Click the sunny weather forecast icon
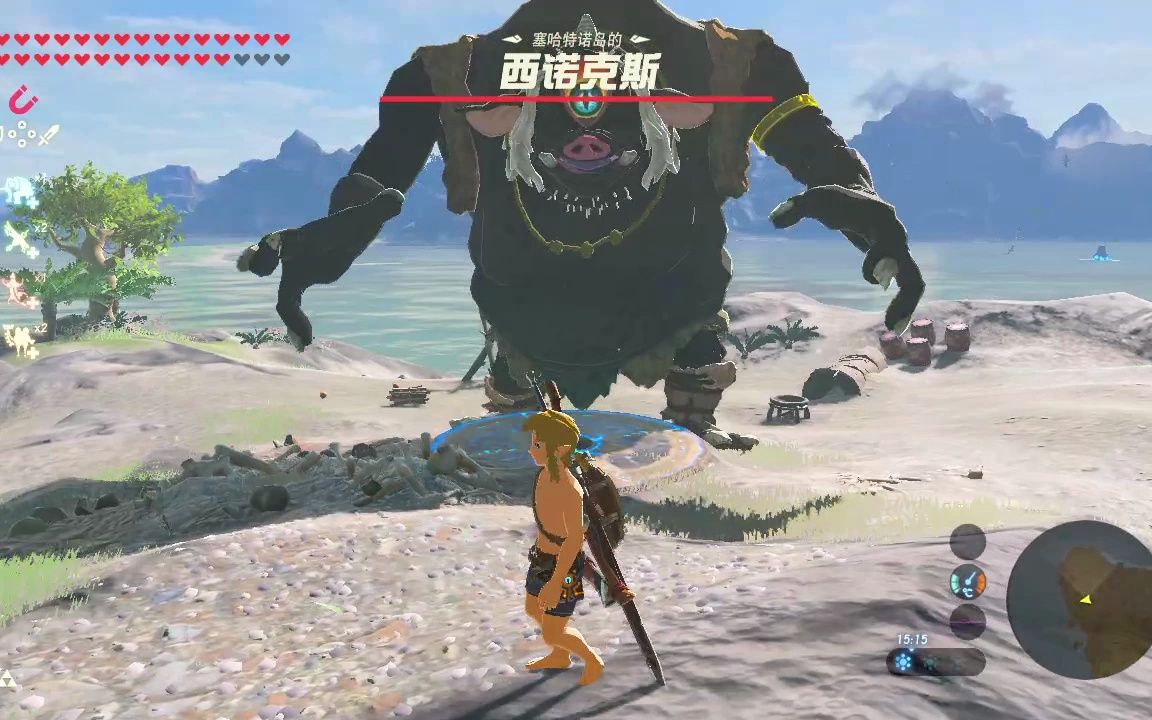 (x=904, y=662)
